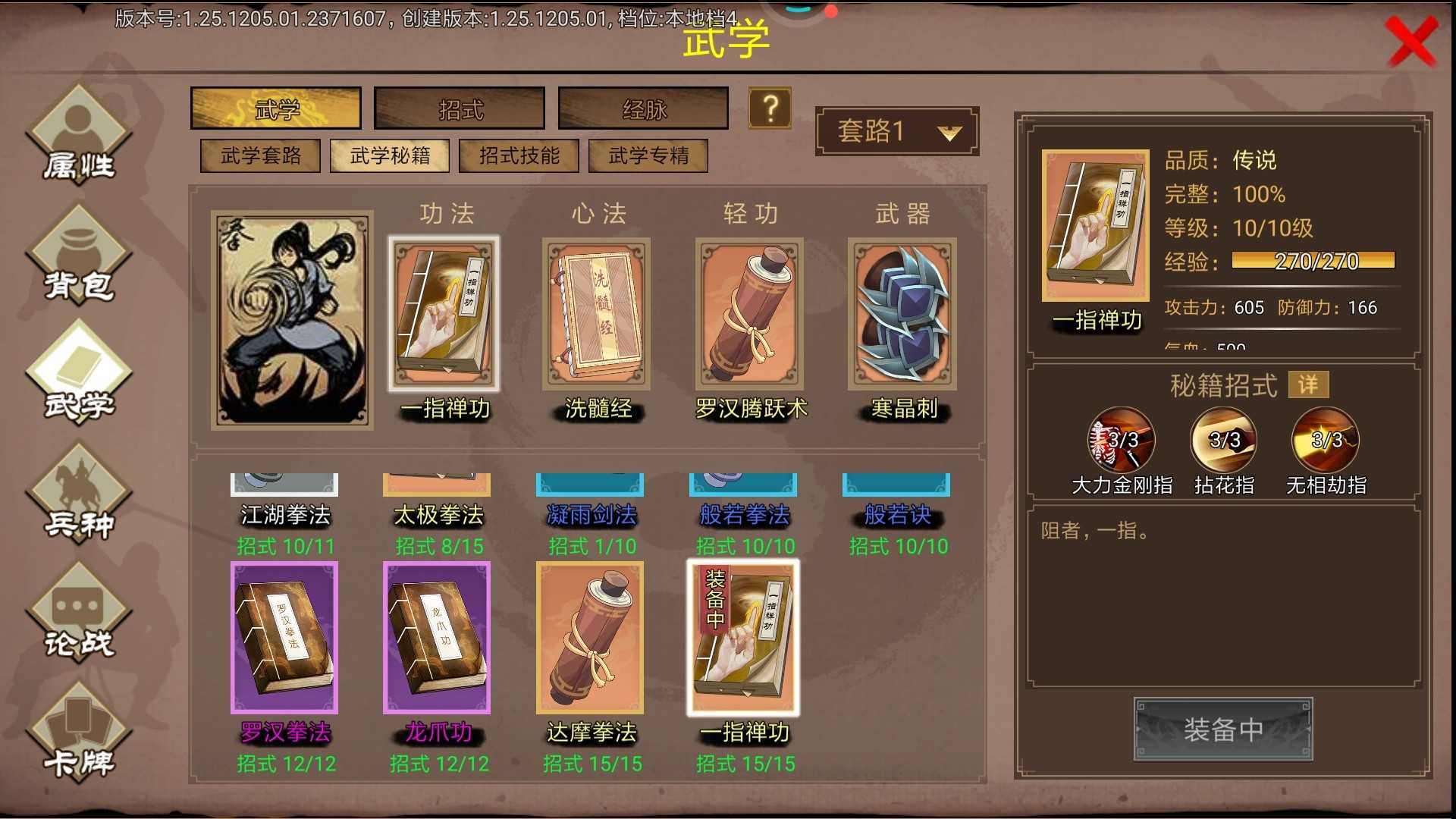Open help via the question mark button
The height and width of the screenshot is (819, 1456).
coord(770,108)
